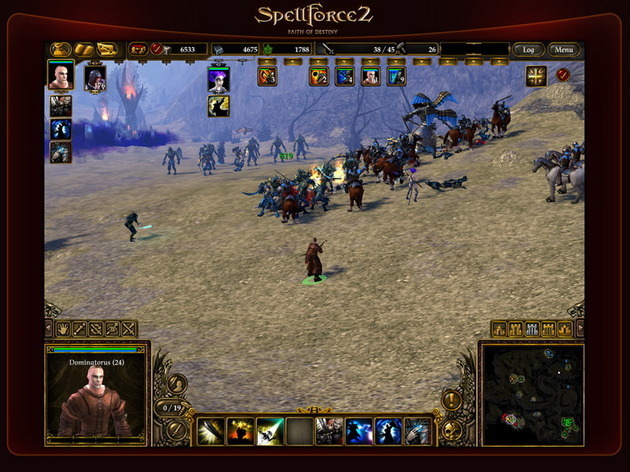
Task: Open the Log panel
Action: [528, 49]
